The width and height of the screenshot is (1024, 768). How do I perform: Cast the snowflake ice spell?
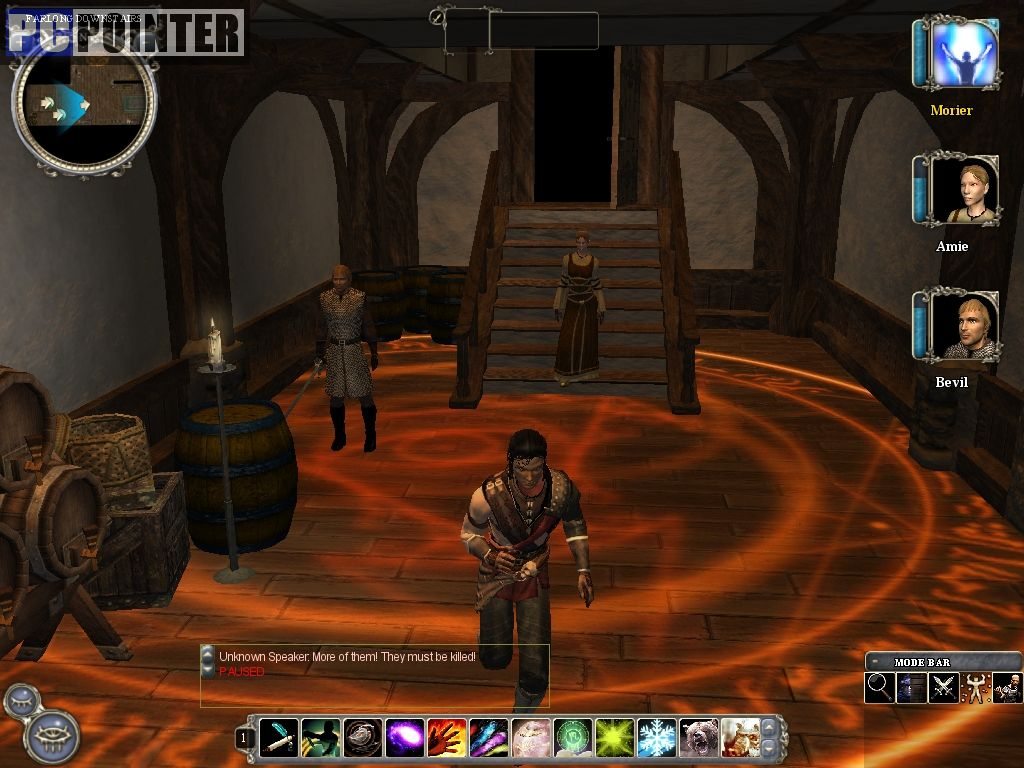click(657, 738)
